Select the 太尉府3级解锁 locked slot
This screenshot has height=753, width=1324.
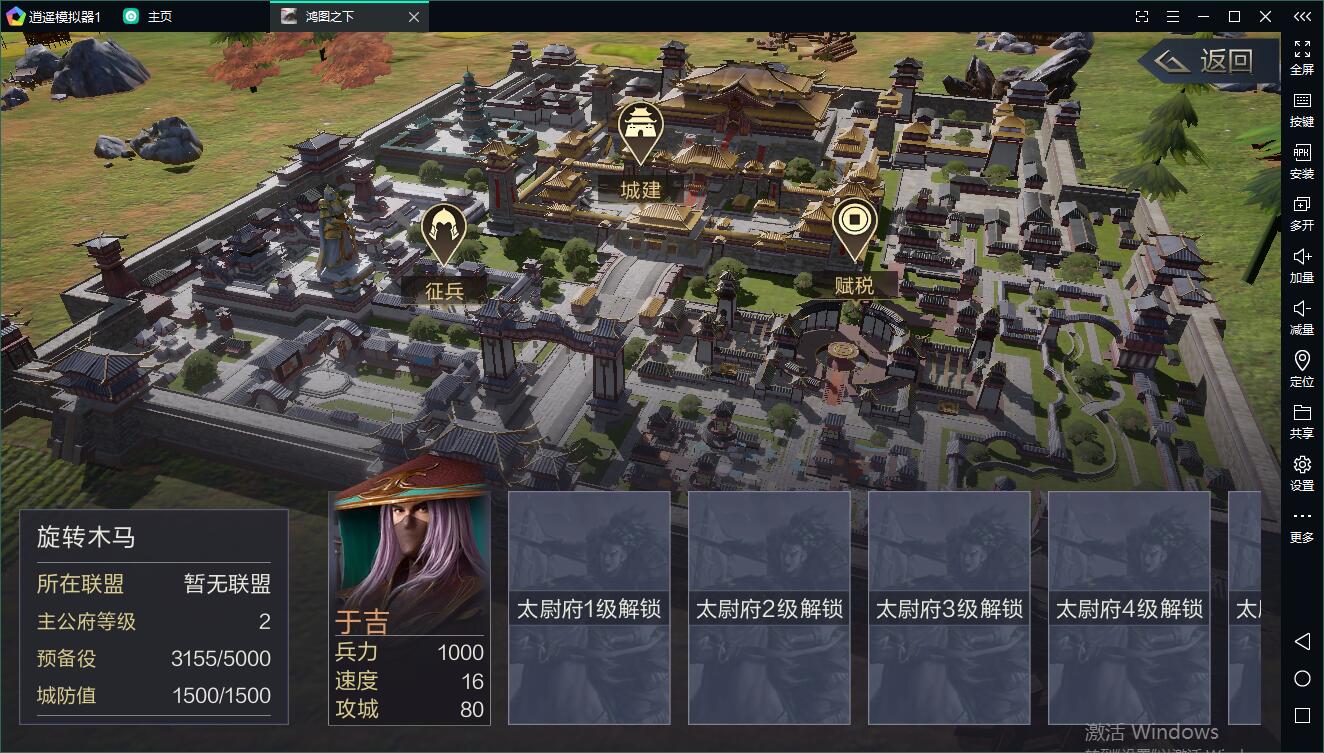click(x=949, y=607)
